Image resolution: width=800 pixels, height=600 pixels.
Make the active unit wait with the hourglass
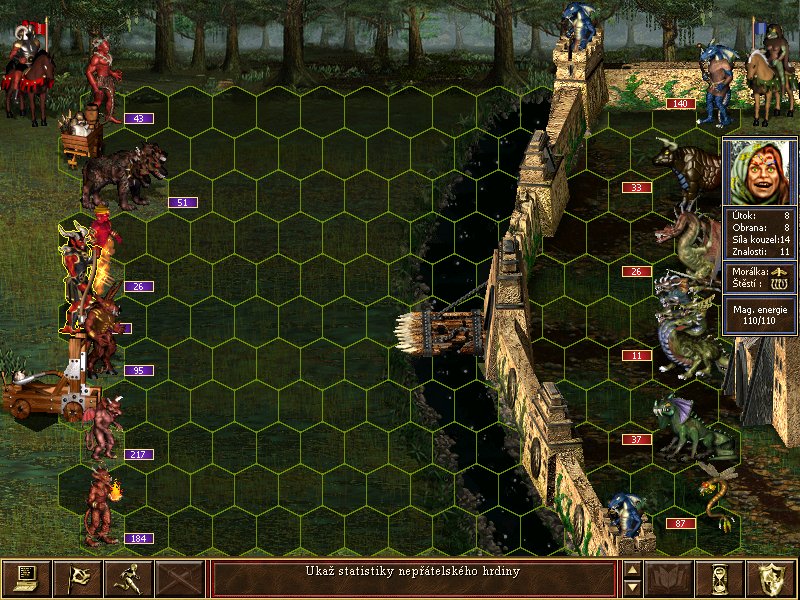coord(720,578)
